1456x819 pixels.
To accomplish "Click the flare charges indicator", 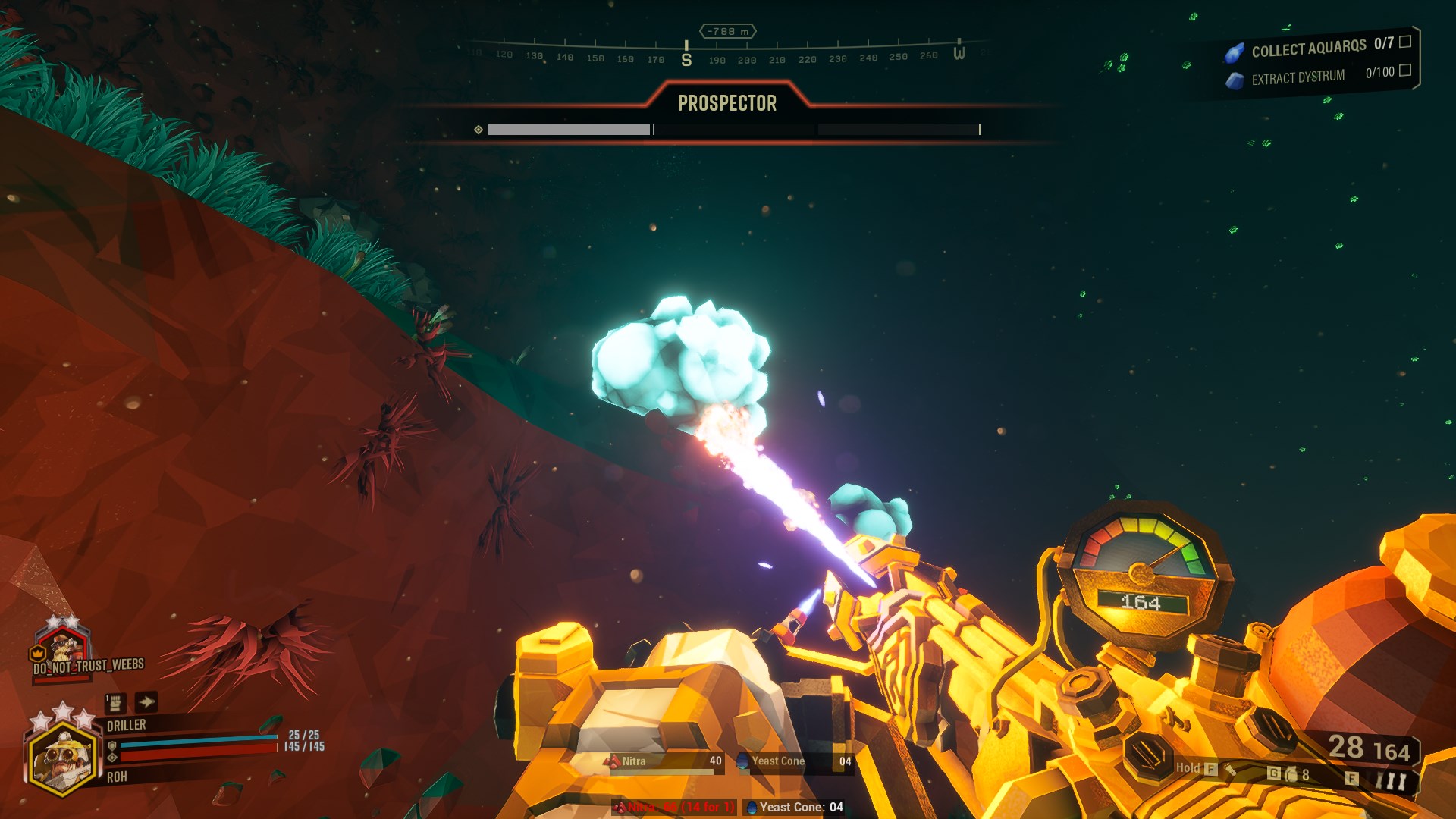I will 1391,780.
